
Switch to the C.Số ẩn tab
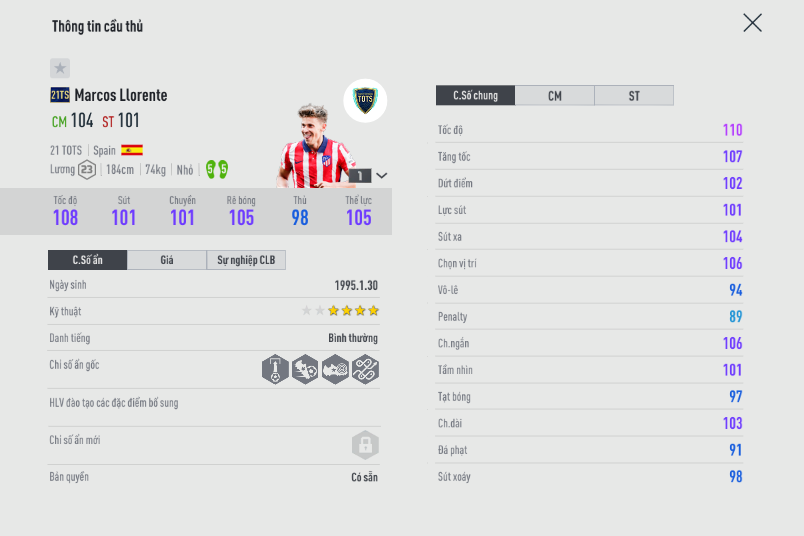tap(88, 260)
